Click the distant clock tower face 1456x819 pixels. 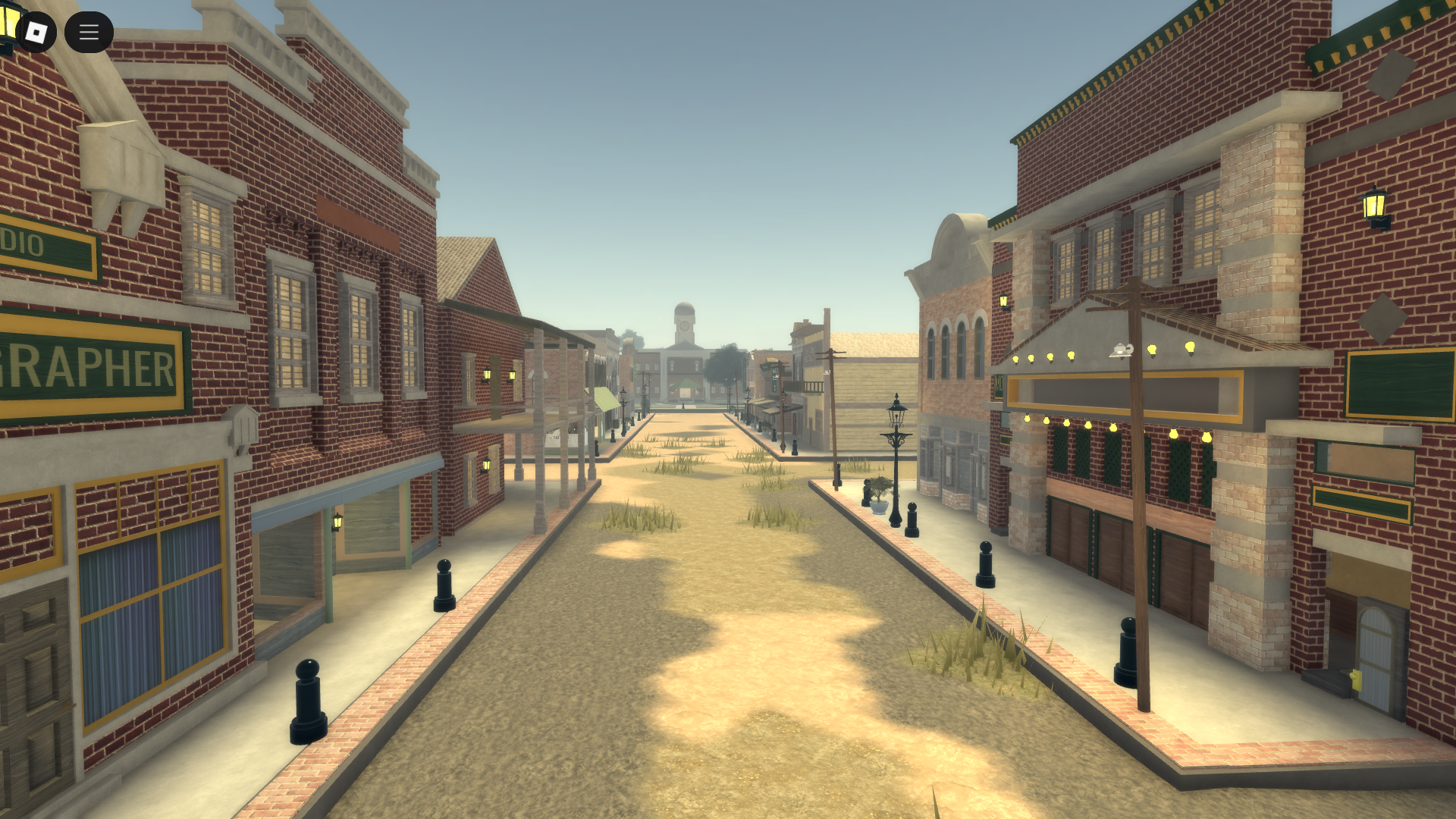click(685, 325)
